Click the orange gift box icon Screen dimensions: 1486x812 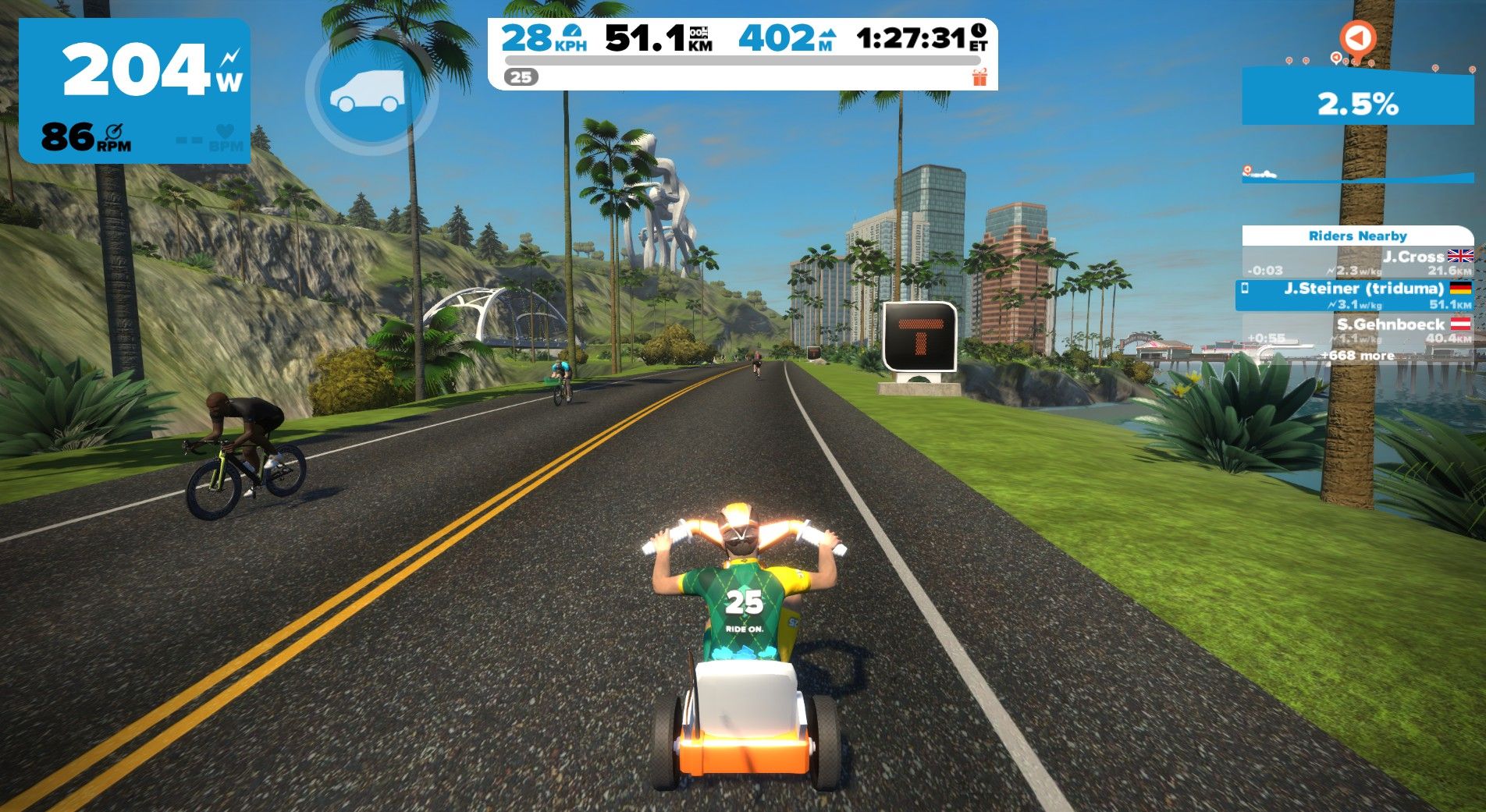pyautogui.click(x=979, y=76)
